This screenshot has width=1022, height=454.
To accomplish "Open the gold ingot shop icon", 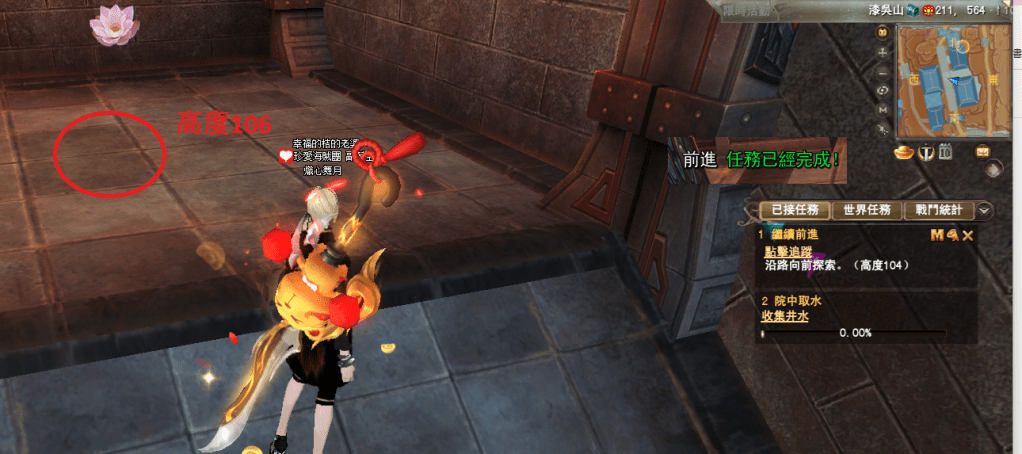I will [904, 152].
